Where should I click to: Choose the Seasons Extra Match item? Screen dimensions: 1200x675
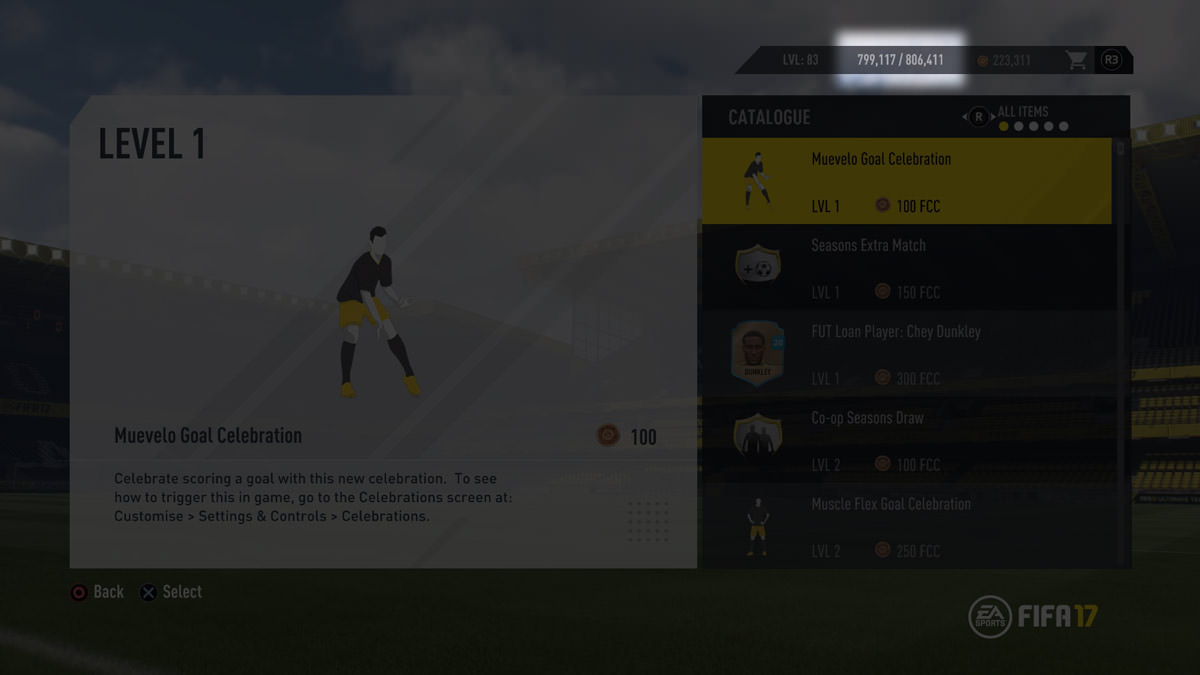(x=906, y=268)
